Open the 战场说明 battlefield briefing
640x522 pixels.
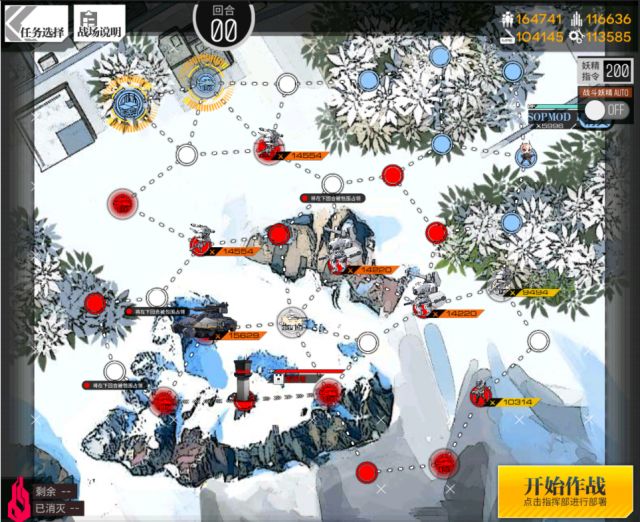point(99,24)
